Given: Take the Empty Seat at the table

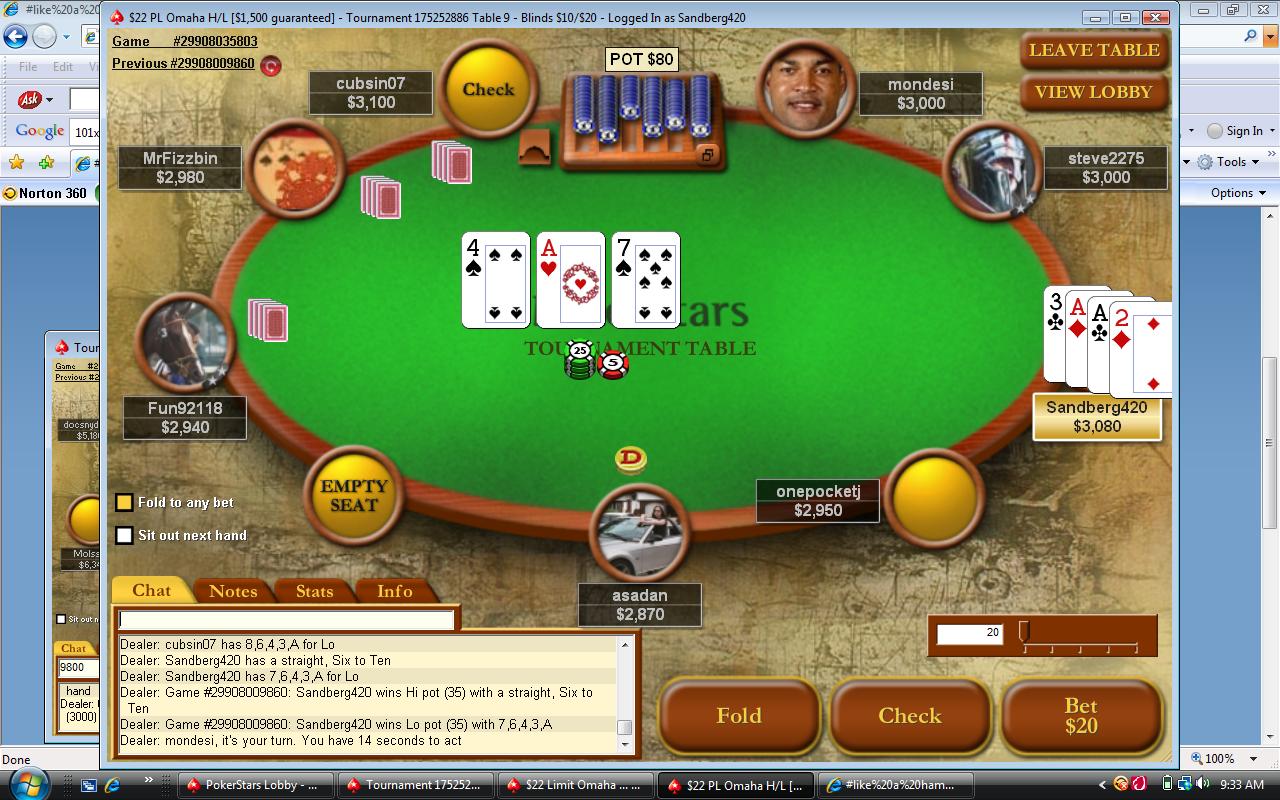Looking at the screenshot, I should (353, 495).
